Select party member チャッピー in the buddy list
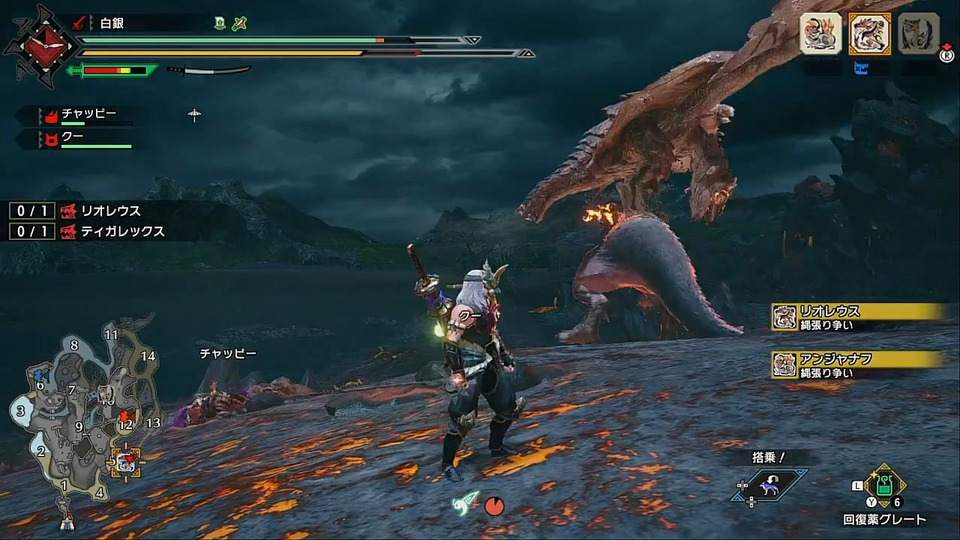 pos(88,115)
